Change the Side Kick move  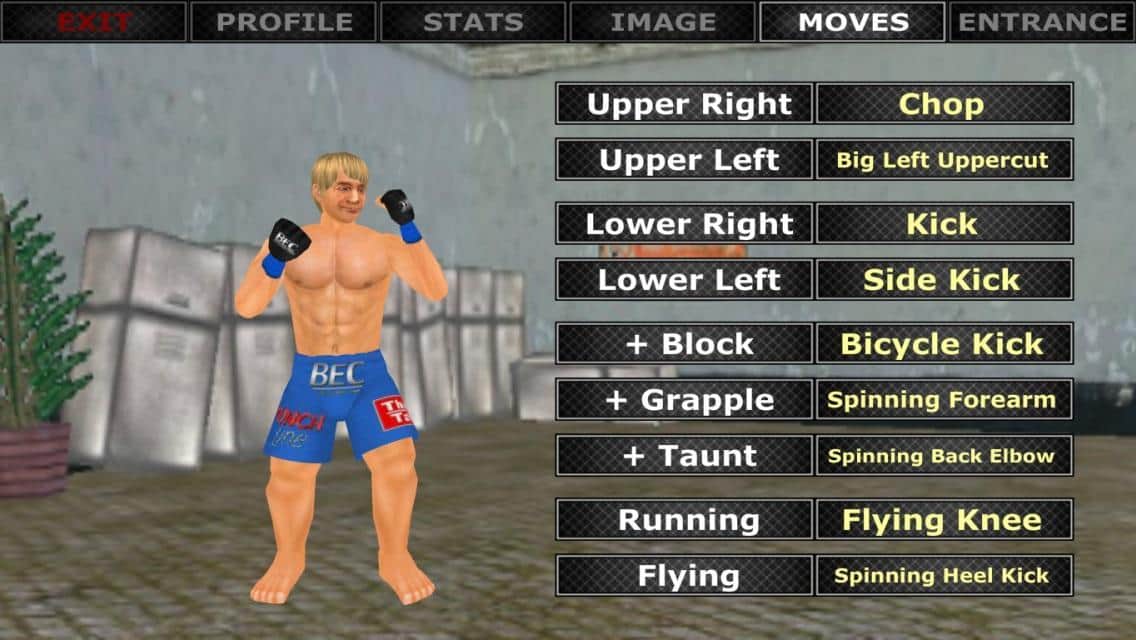coord(943,280)
